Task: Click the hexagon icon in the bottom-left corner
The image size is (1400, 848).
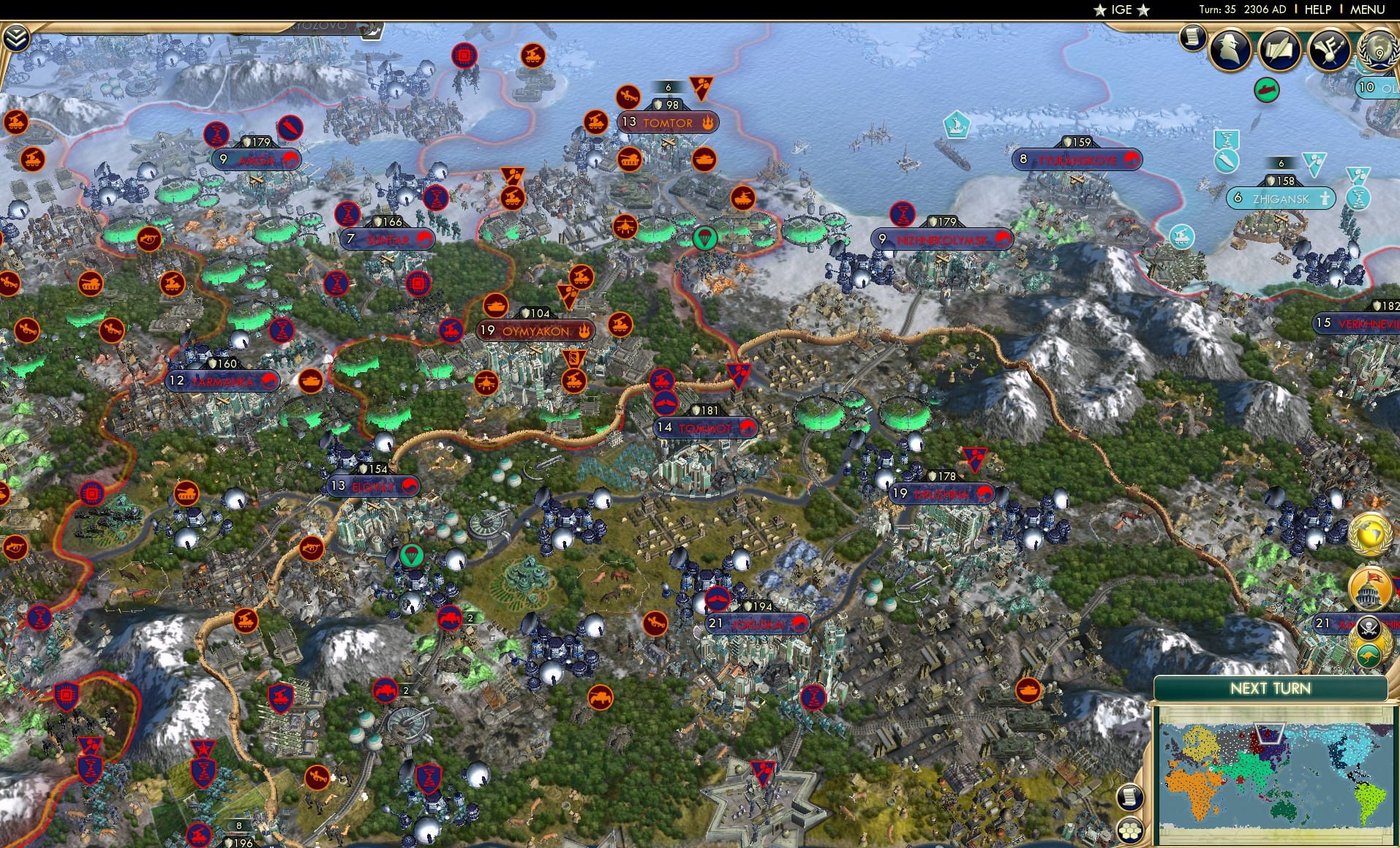Action: click(1130, 831)
